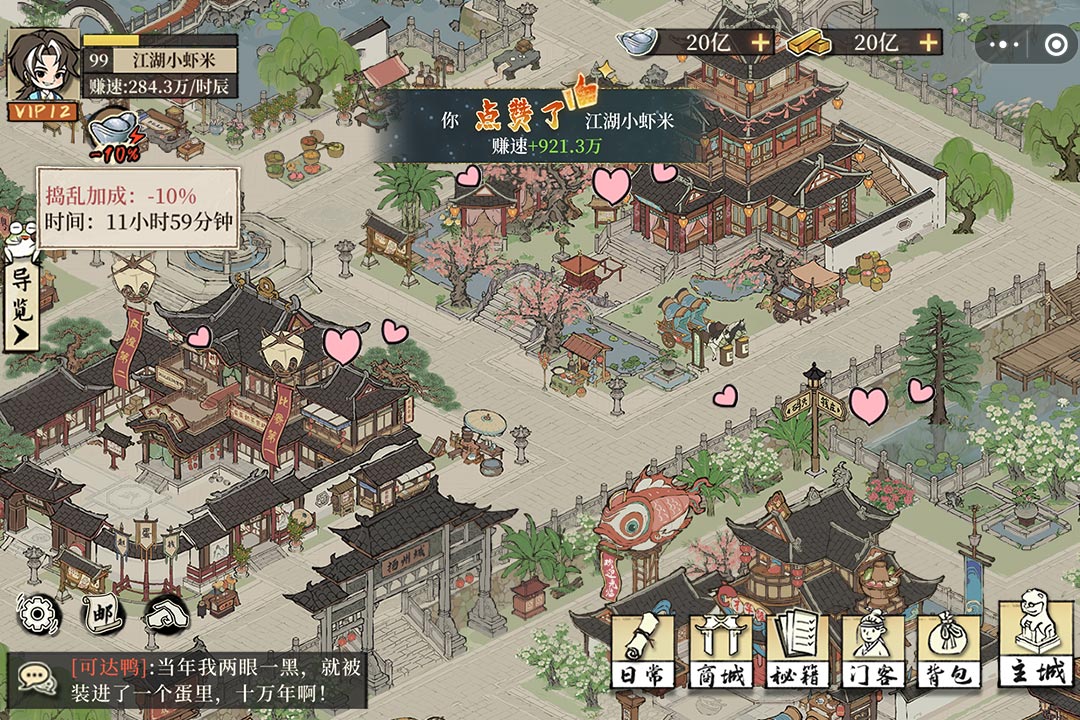Screen dimensions: 1080x720
Task: Add more gold bars with plus button
Action: tap(930, 42)
